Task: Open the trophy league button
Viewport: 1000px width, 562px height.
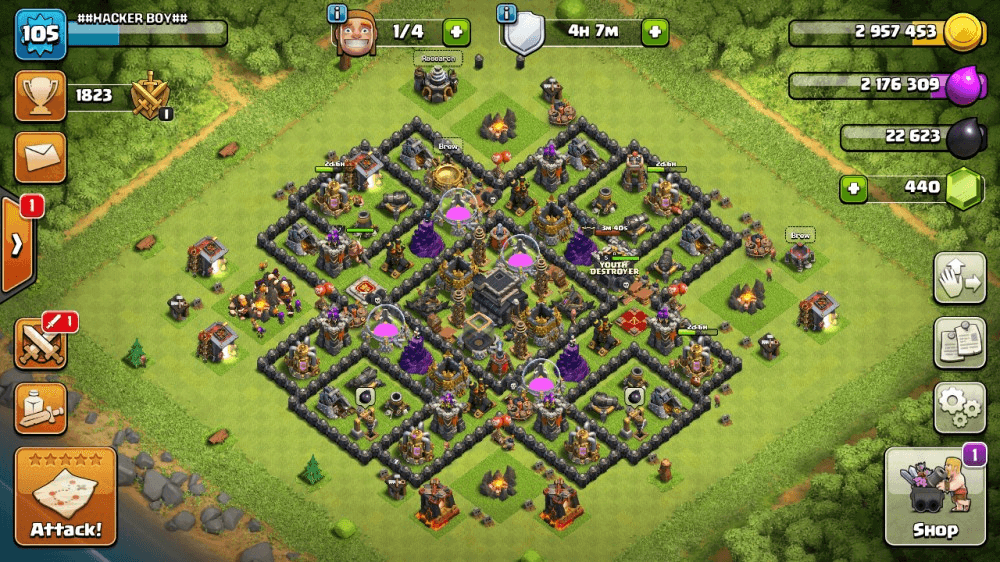Action: [40, 96]
